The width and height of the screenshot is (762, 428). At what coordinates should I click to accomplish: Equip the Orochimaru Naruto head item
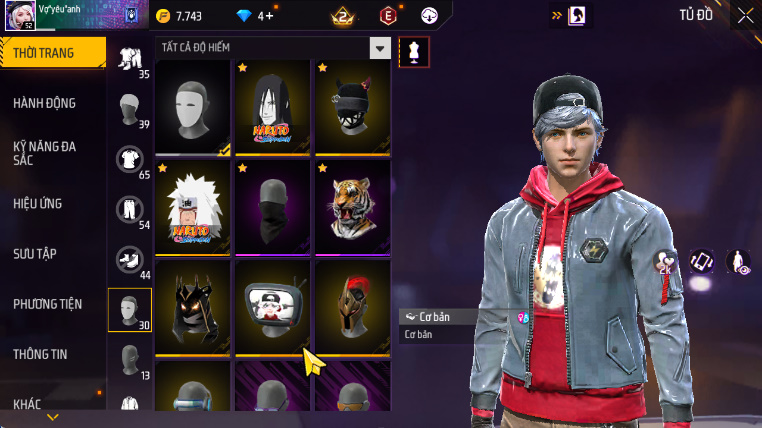pyautogui.click(x=273, y=107)
